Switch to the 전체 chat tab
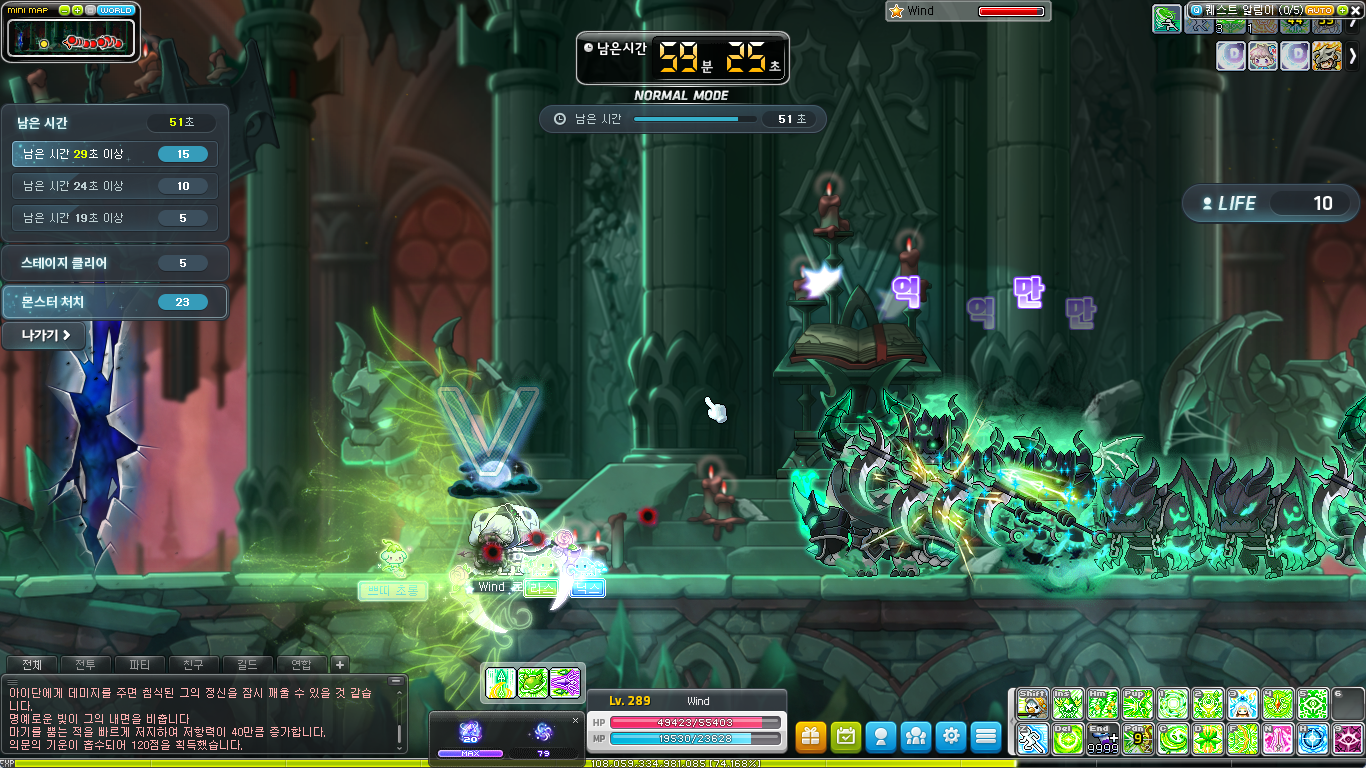Image resolution: width=1366 pixels, height=768 pixels. (x=32, y=664)
